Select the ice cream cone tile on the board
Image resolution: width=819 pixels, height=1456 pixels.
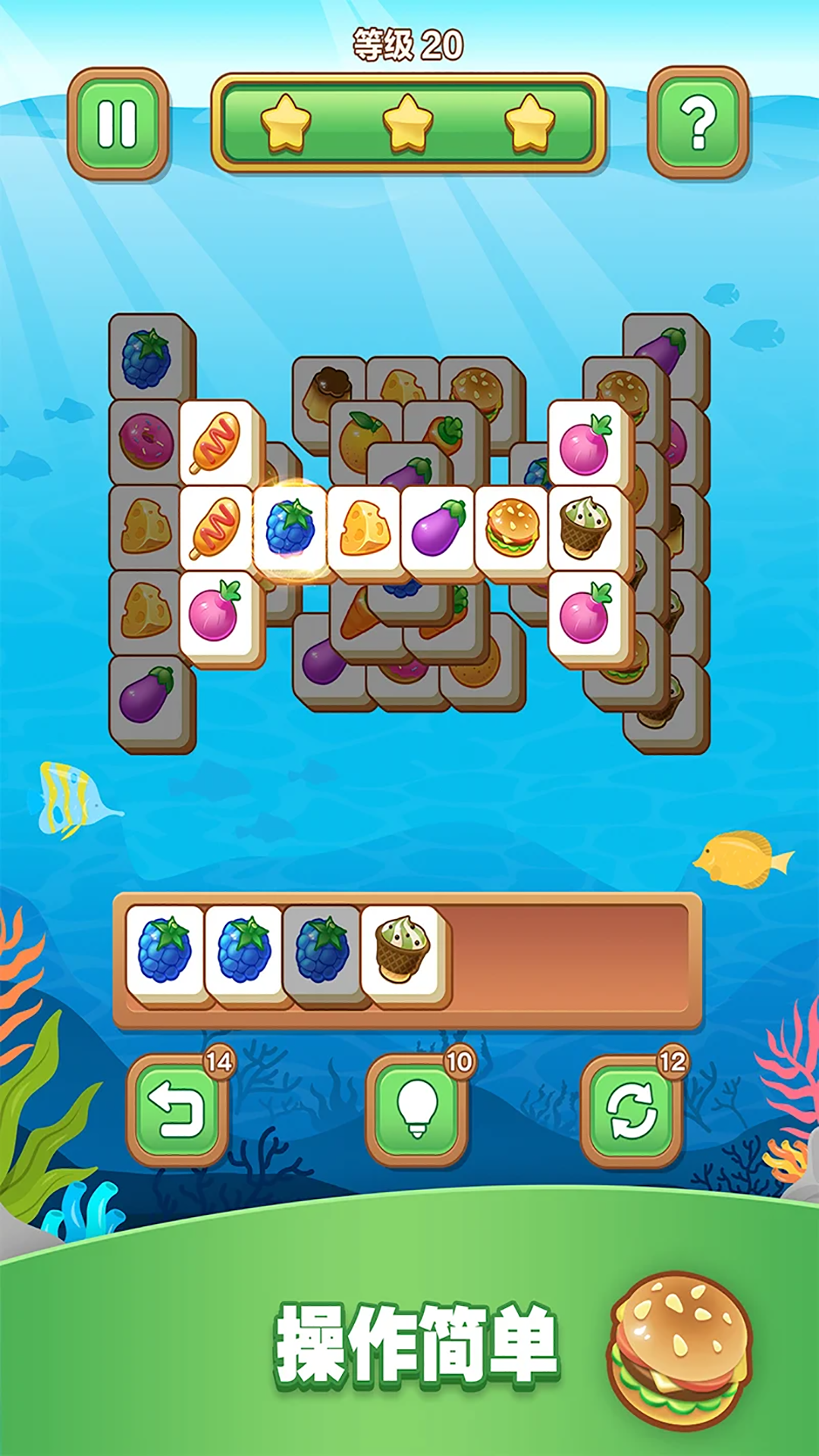click(x=585, y=528)
